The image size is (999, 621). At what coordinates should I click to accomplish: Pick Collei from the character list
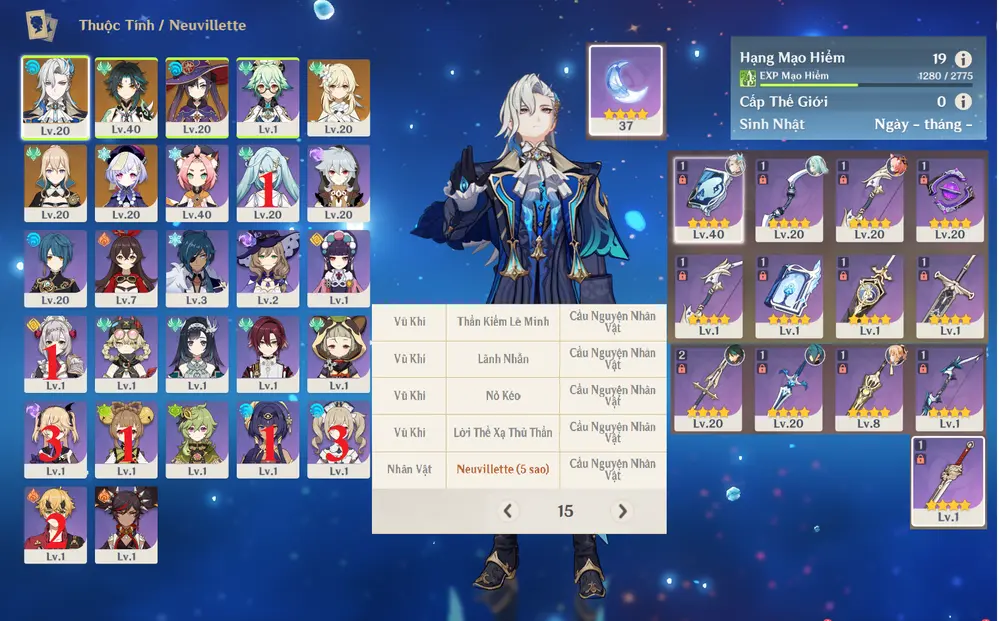coord(197,440)
